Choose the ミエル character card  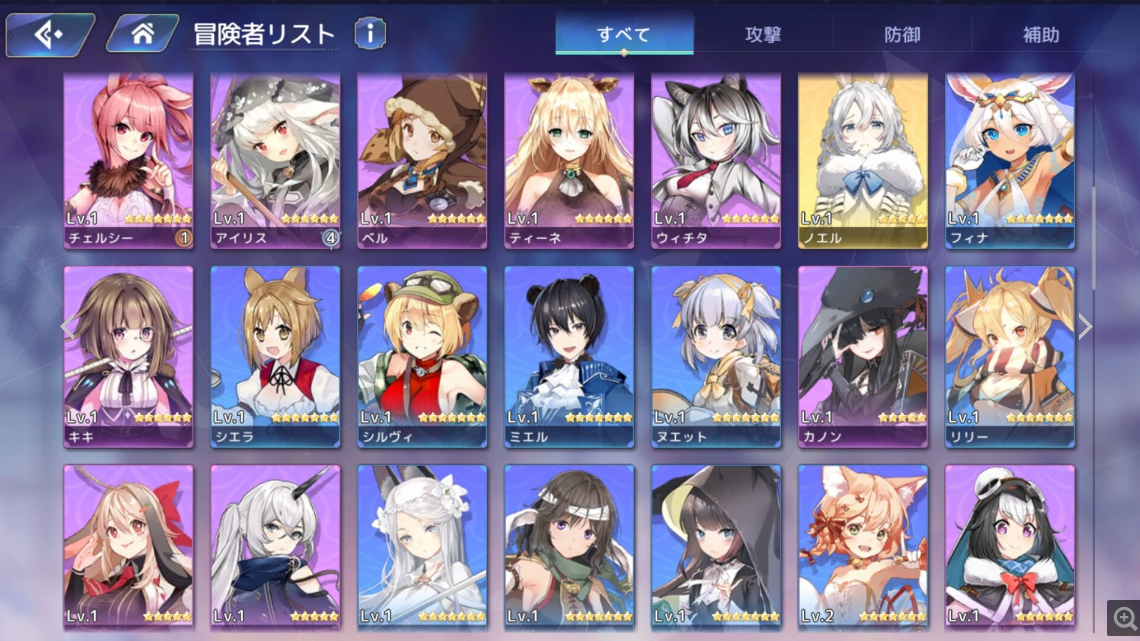569,355
